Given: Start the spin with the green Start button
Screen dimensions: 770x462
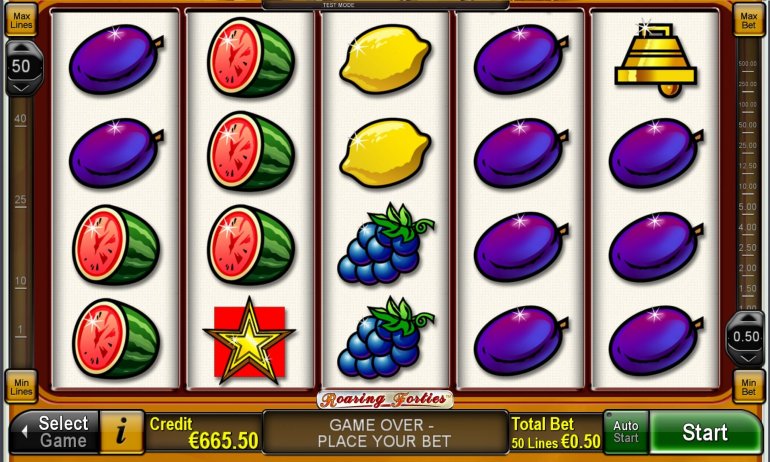Looking at the screenshot, I should coord(705,433).
